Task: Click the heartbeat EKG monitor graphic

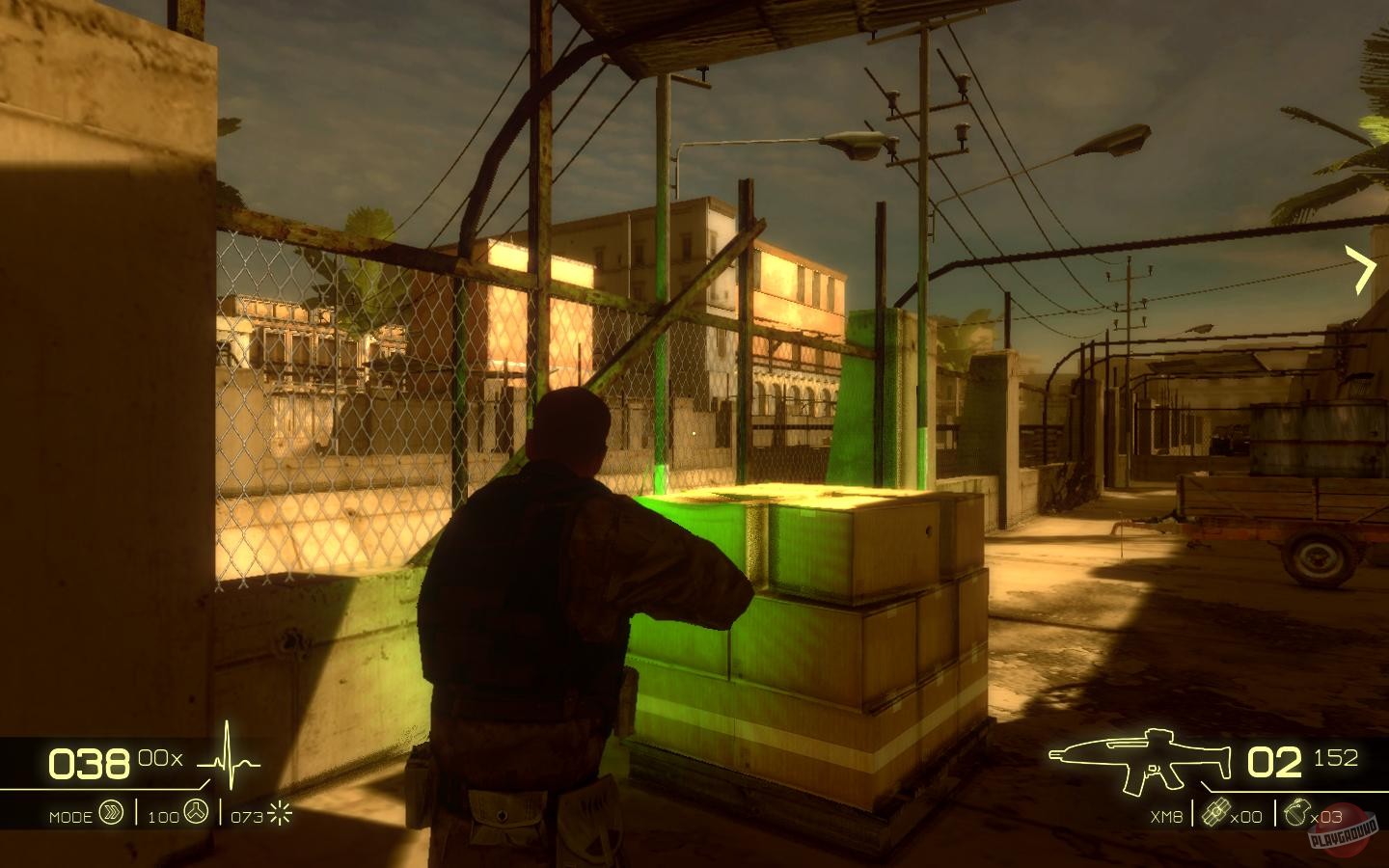Action: click(x=226, y=759)
